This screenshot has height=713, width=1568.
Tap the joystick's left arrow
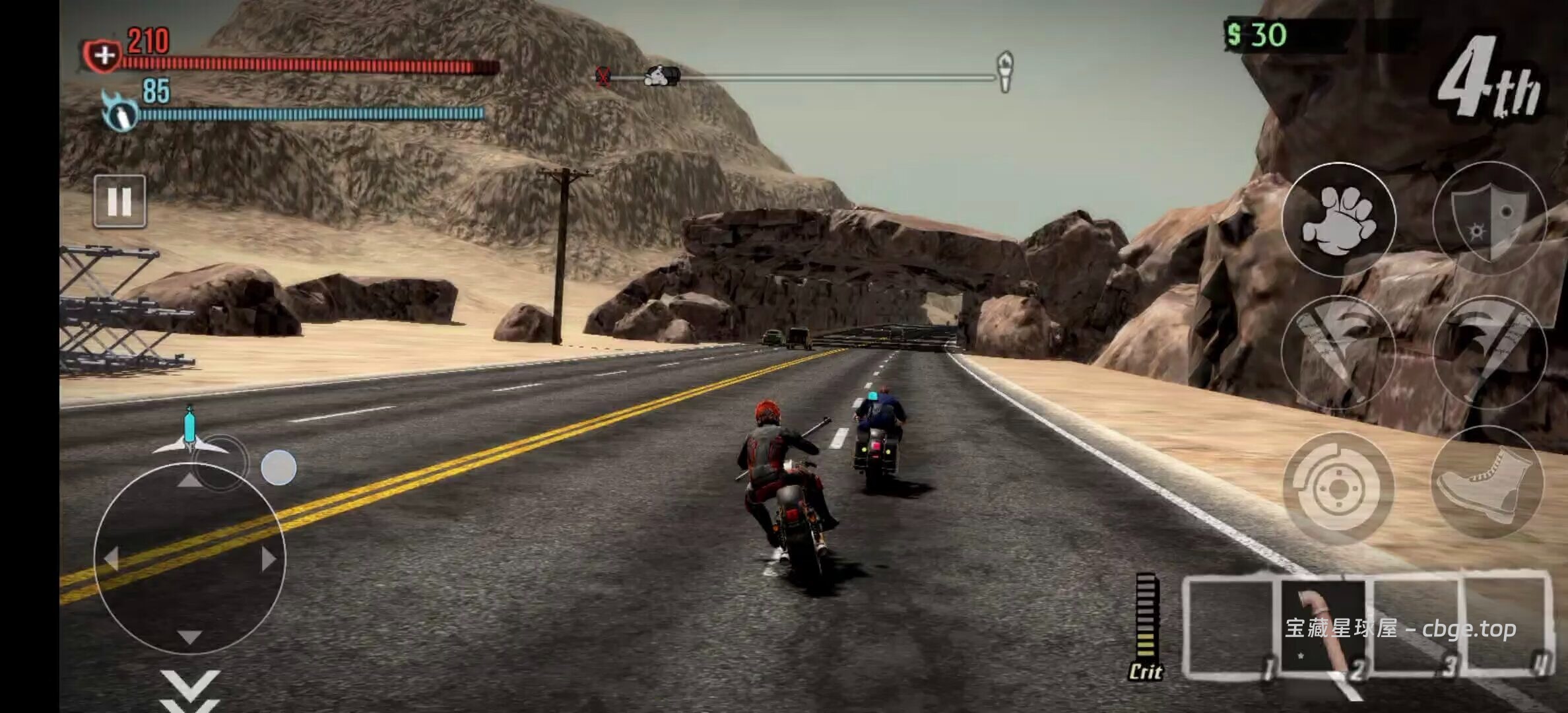(111, 559)
